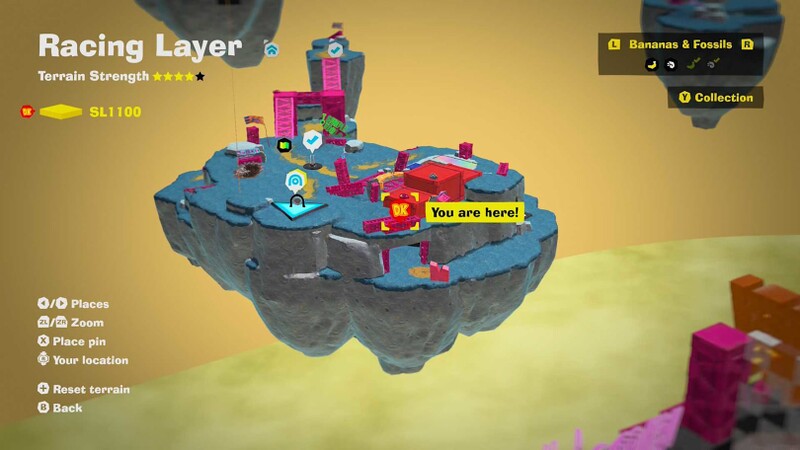Open the Collection panel
Screen dimensions: 800x450
[x=716, y=97]
